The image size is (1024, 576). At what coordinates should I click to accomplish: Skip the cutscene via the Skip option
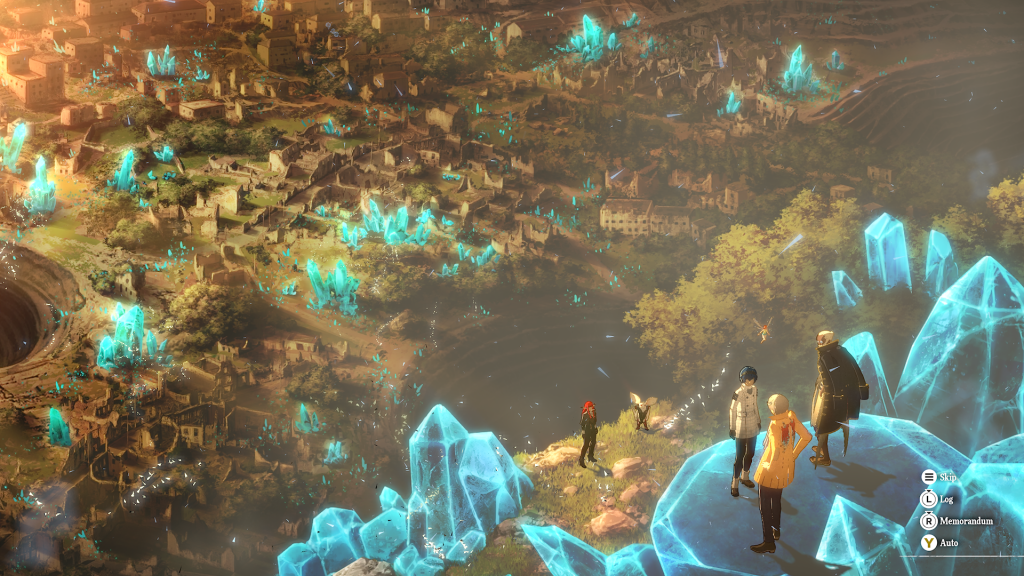[x=939, y=478]
